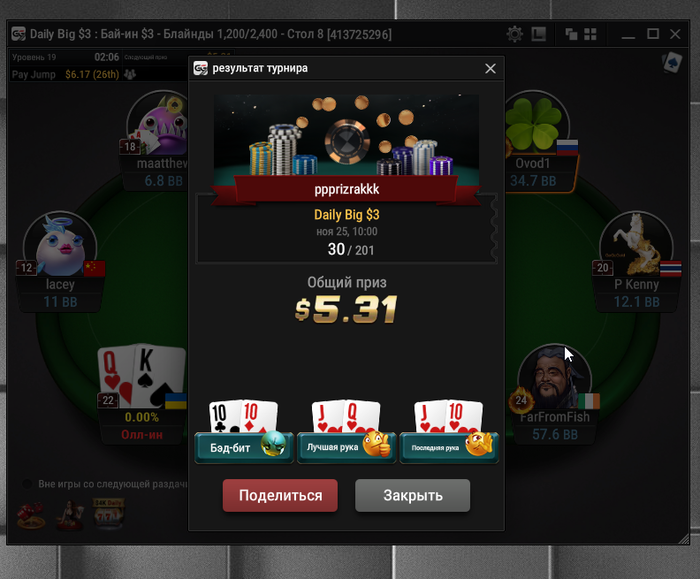
Task: Open the red dice casino game
Action: pos(30,514)
